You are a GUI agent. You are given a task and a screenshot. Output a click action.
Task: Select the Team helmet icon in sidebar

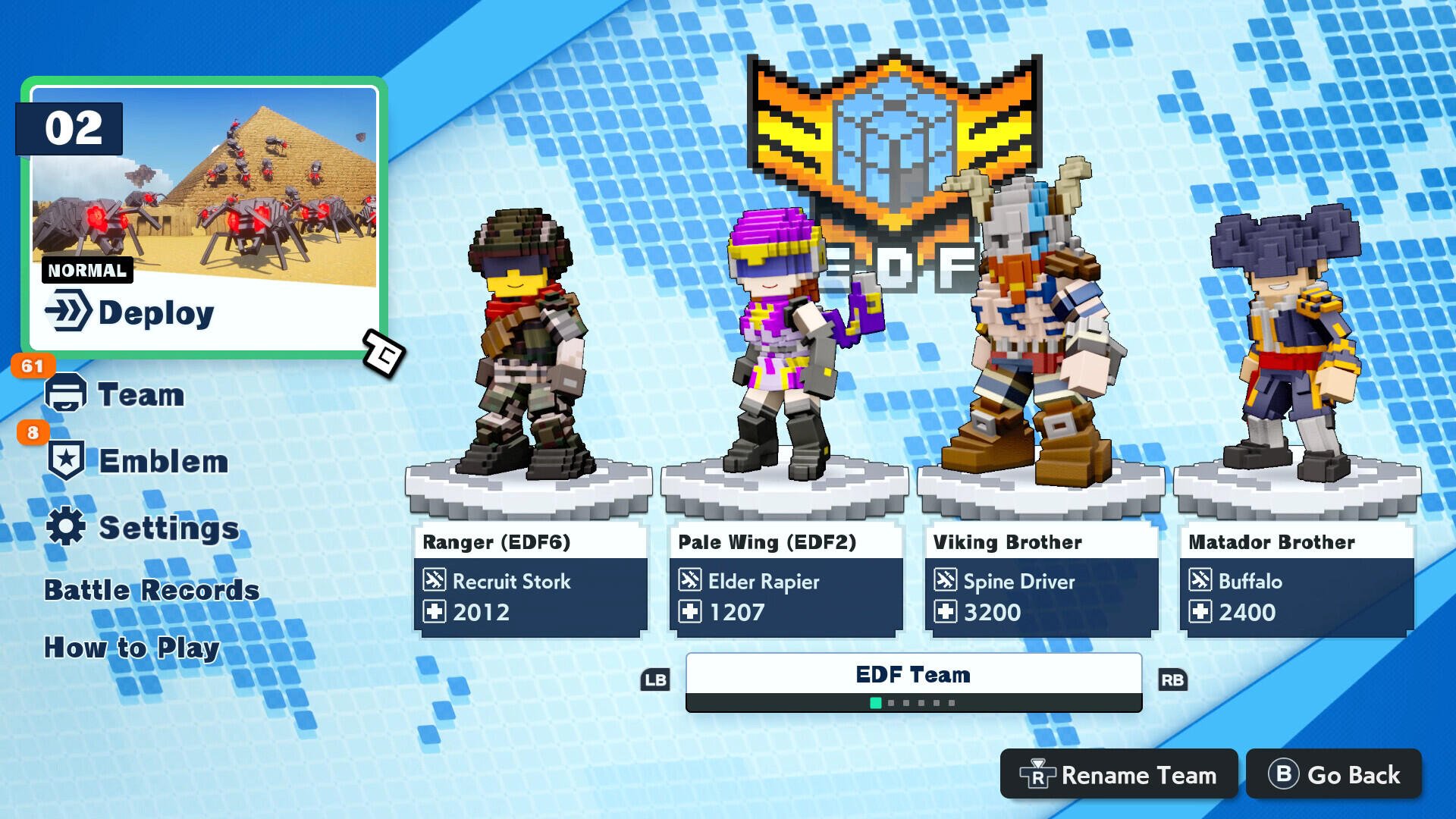pos(66,392)
